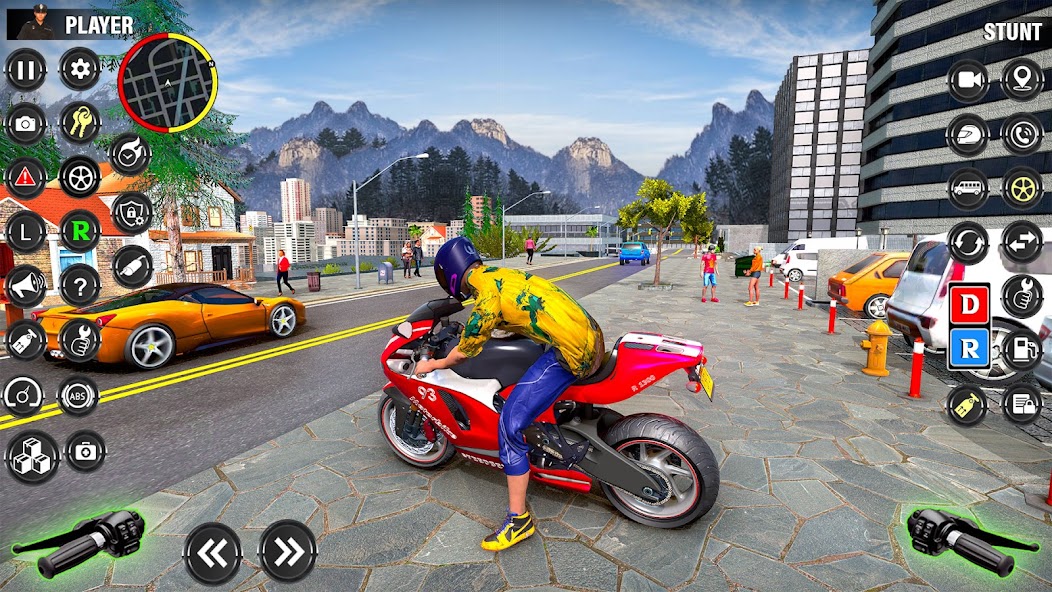Image resolution: width=1052 pixels, height=592 pixels.
Task: Activate the red hazard warning triangle
Action: [x=26, y=177]
